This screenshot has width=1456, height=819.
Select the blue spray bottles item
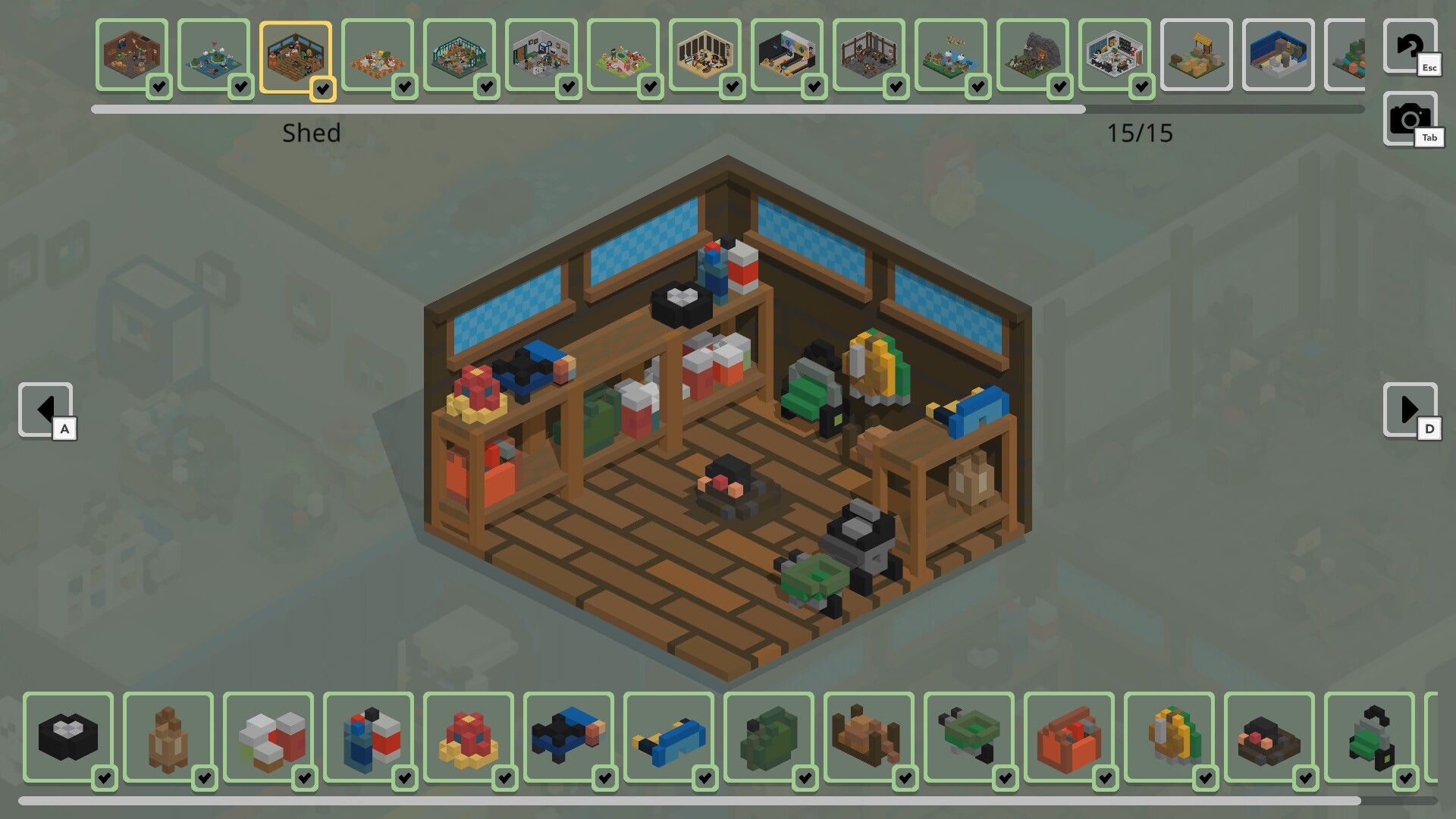pos(369,736)
